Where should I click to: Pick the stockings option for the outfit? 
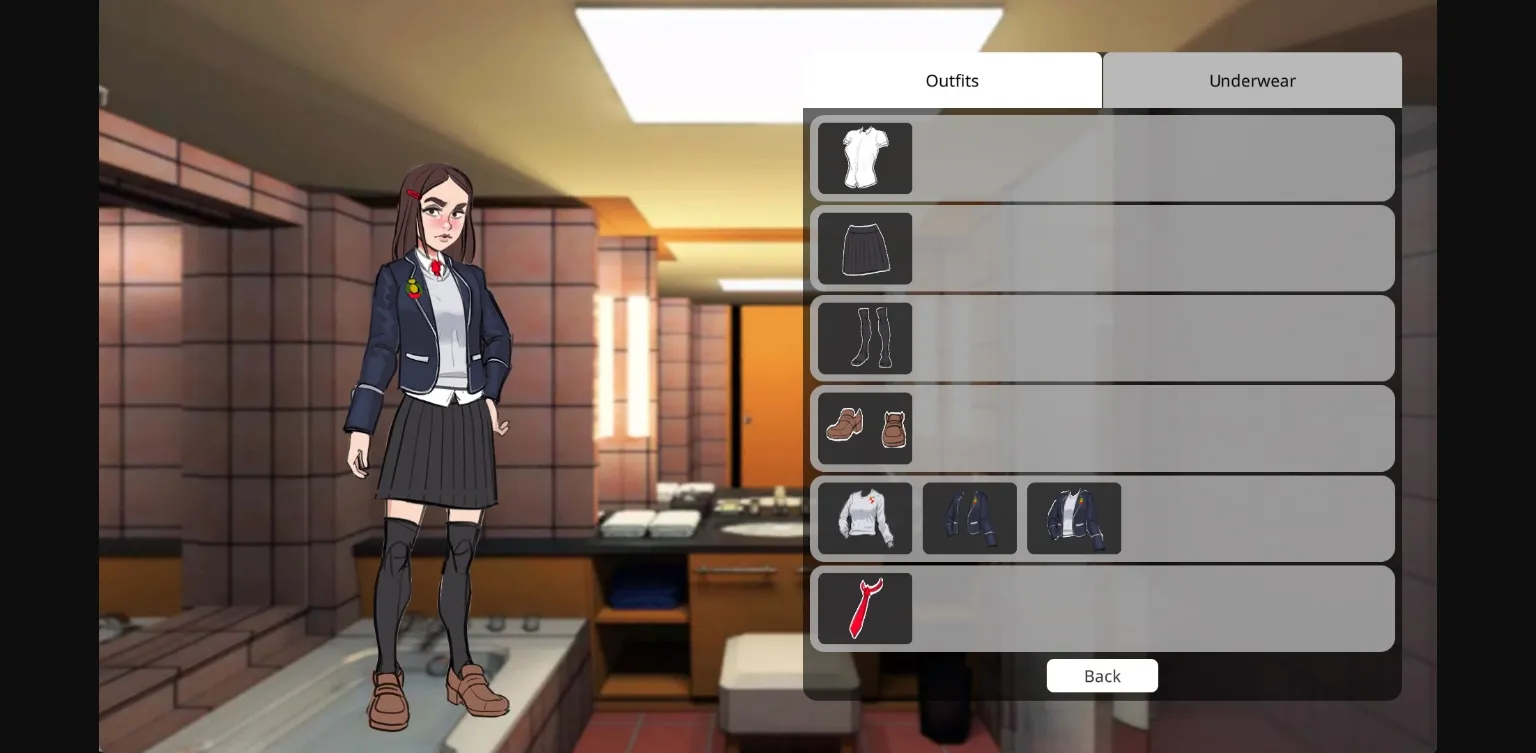click(864, 338)
